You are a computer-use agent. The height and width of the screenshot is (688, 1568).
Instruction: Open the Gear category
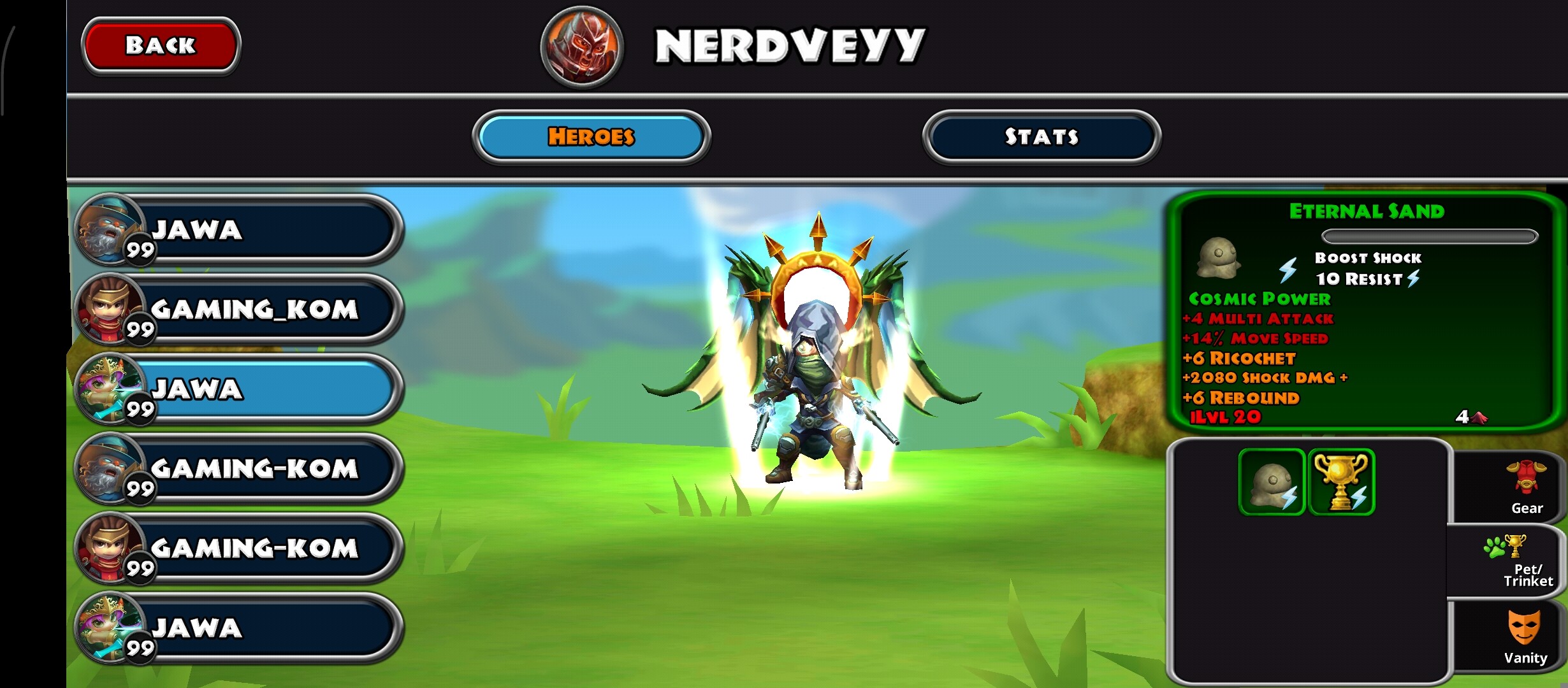pyautogui.click(x=1526, y=489)
